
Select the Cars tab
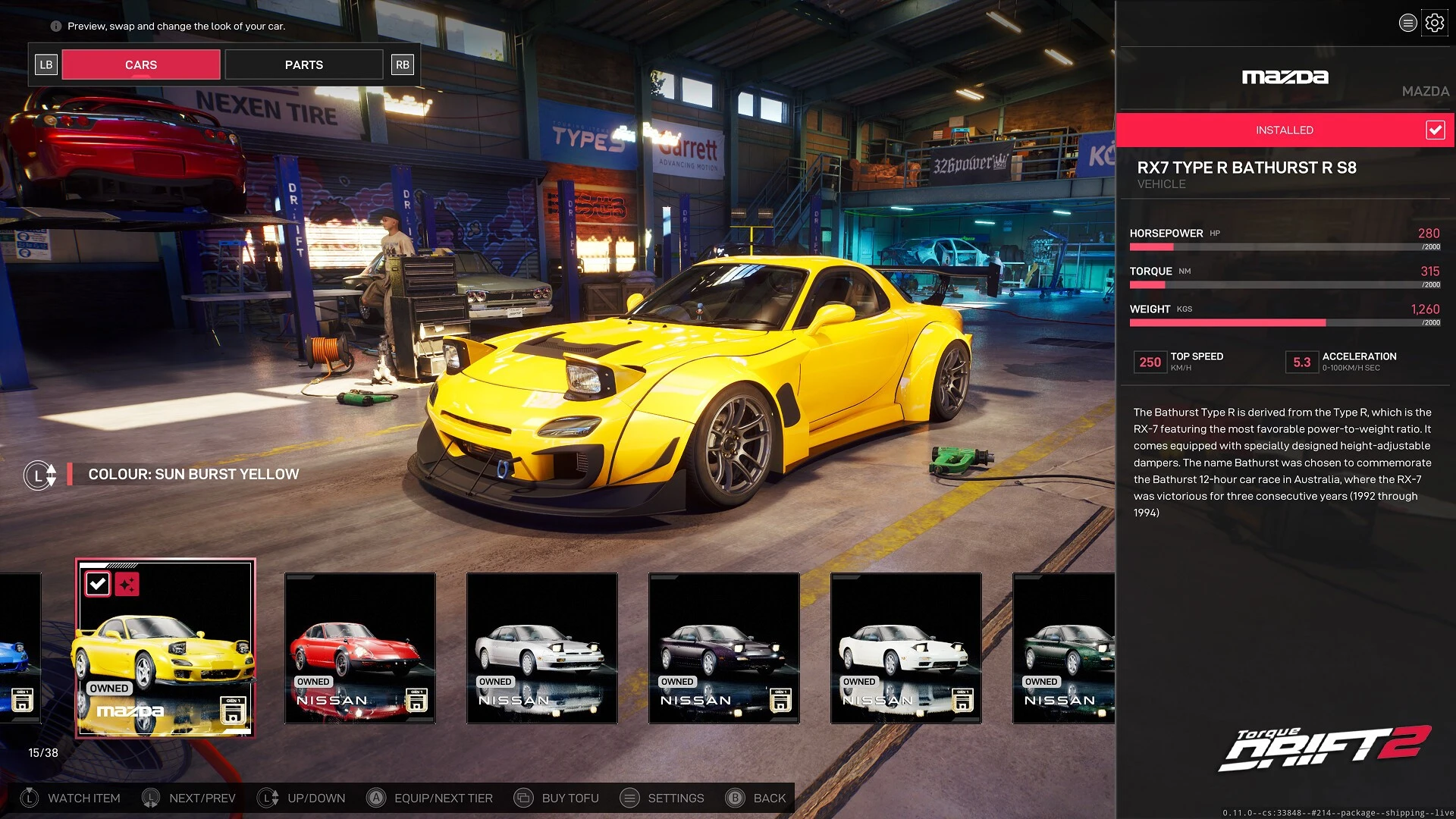coord(141,65)
